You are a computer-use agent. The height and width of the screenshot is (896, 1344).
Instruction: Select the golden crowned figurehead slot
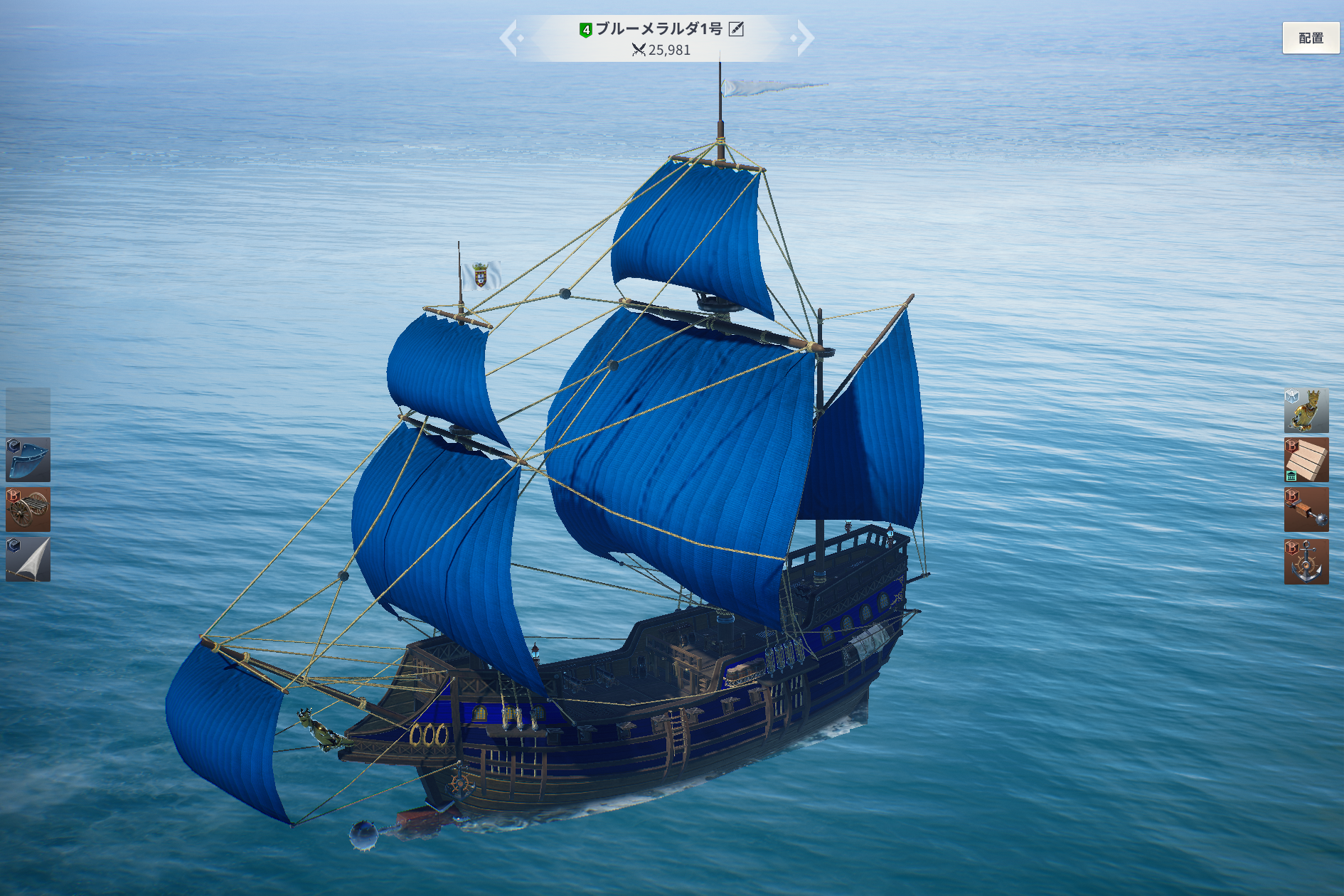point(1306,411)
